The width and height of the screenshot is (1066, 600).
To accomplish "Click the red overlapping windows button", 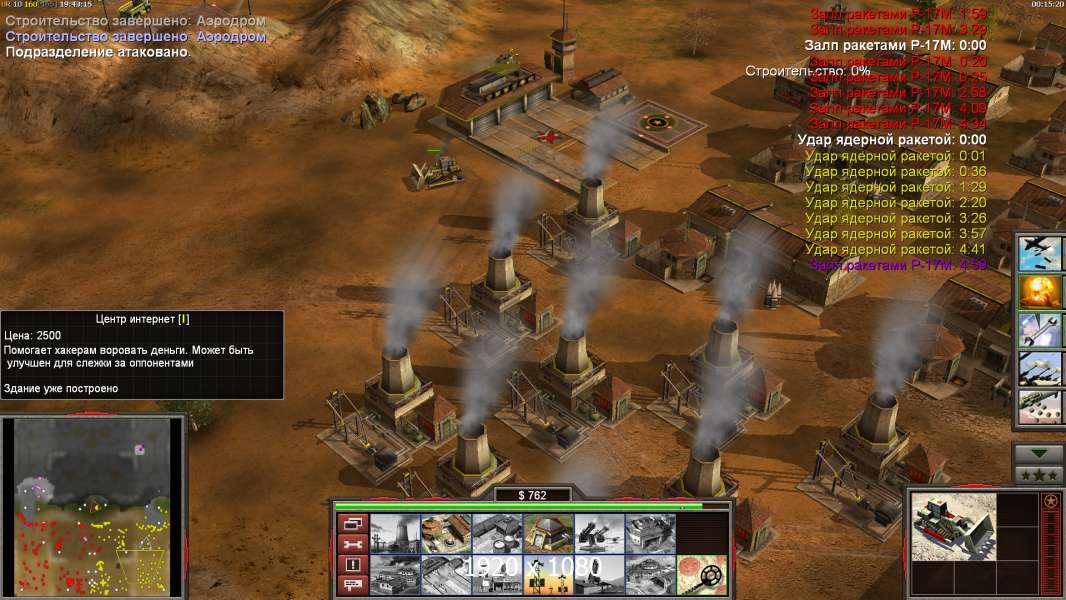I will (351, 523).
